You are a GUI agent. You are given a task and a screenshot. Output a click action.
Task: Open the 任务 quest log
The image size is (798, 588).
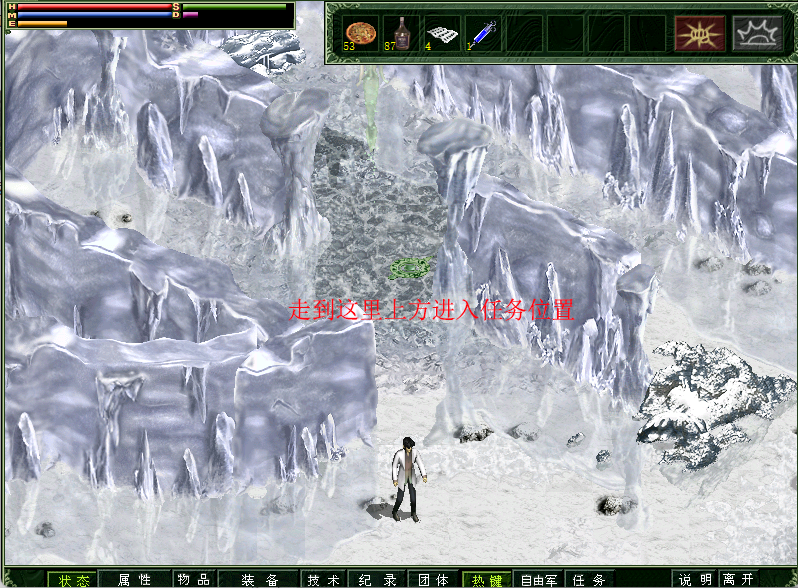590,579
